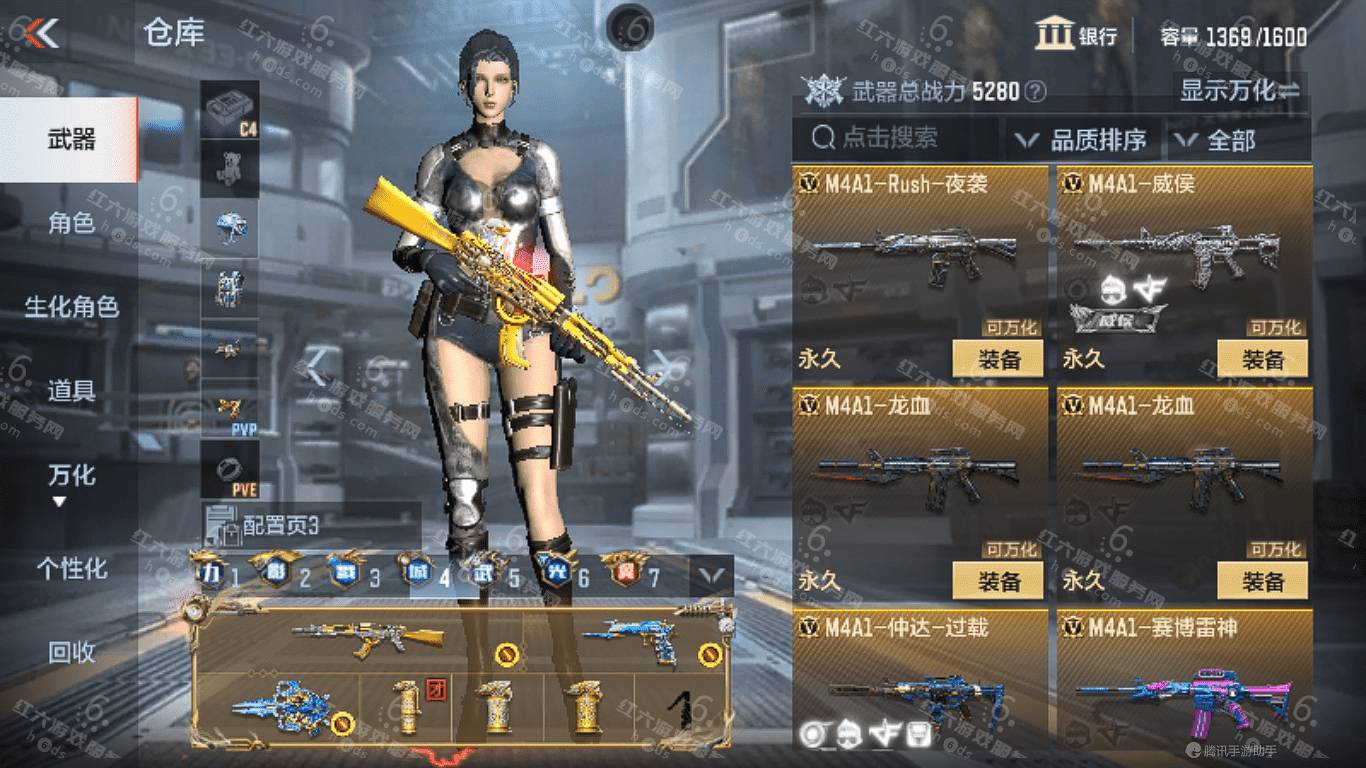Select the M4A1-赛博雷神 weapon card
Viewport: 1366px width, 768px height.
tap(1185, 680)
